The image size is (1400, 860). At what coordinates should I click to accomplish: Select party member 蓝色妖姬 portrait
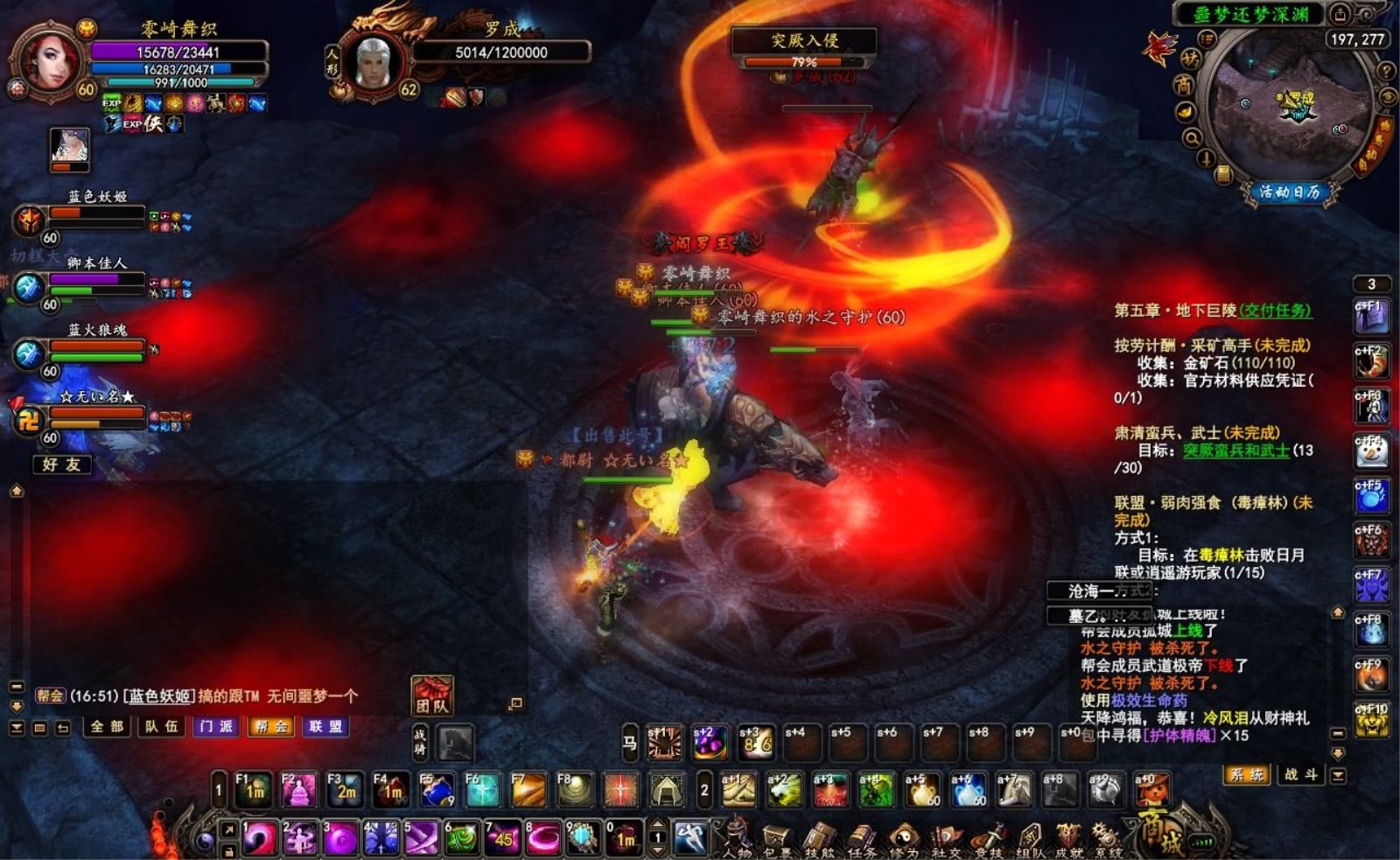coord(30,219)
